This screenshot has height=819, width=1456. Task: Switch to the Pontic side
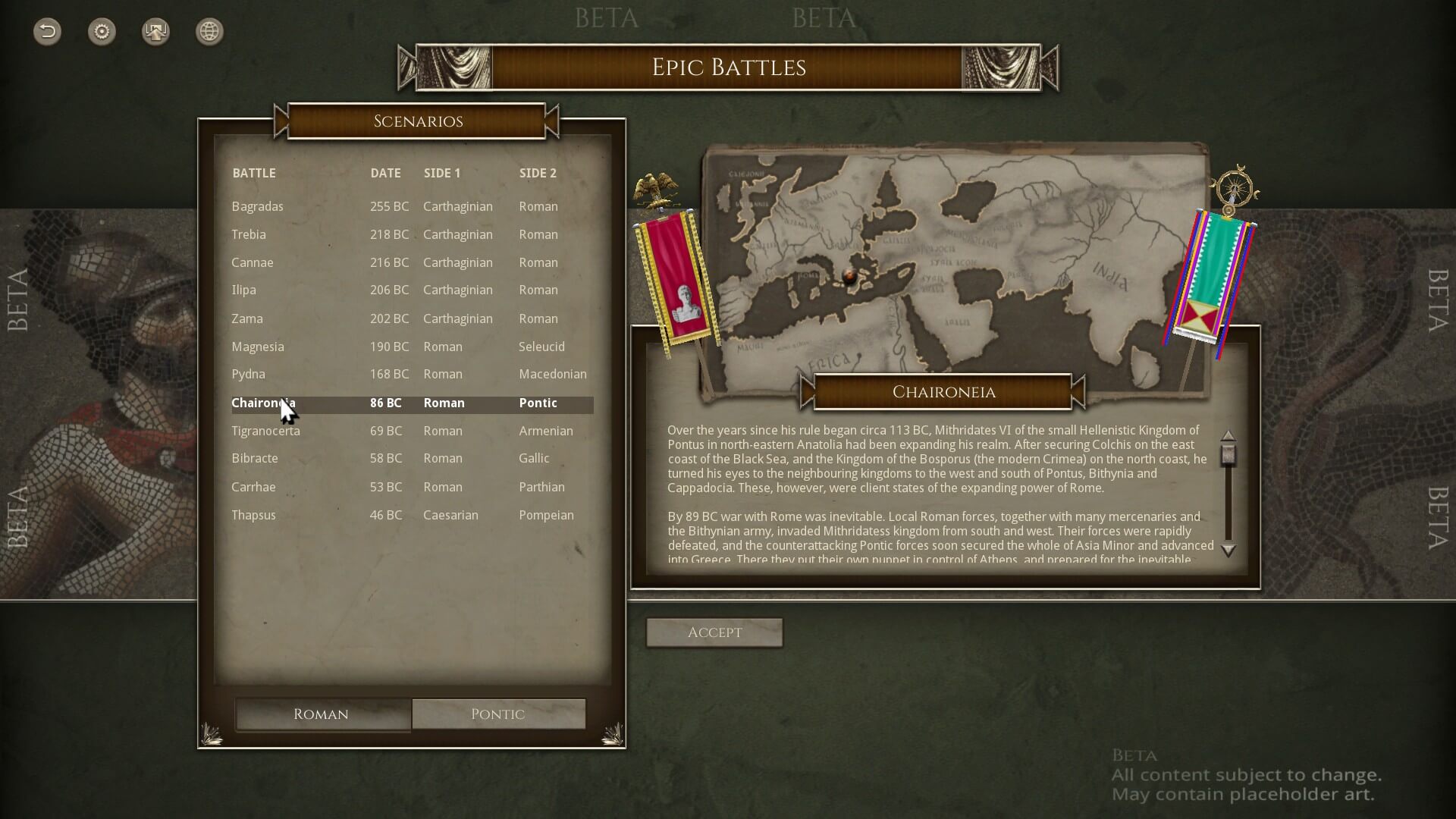pyautogui.click(x=497, y=714)
